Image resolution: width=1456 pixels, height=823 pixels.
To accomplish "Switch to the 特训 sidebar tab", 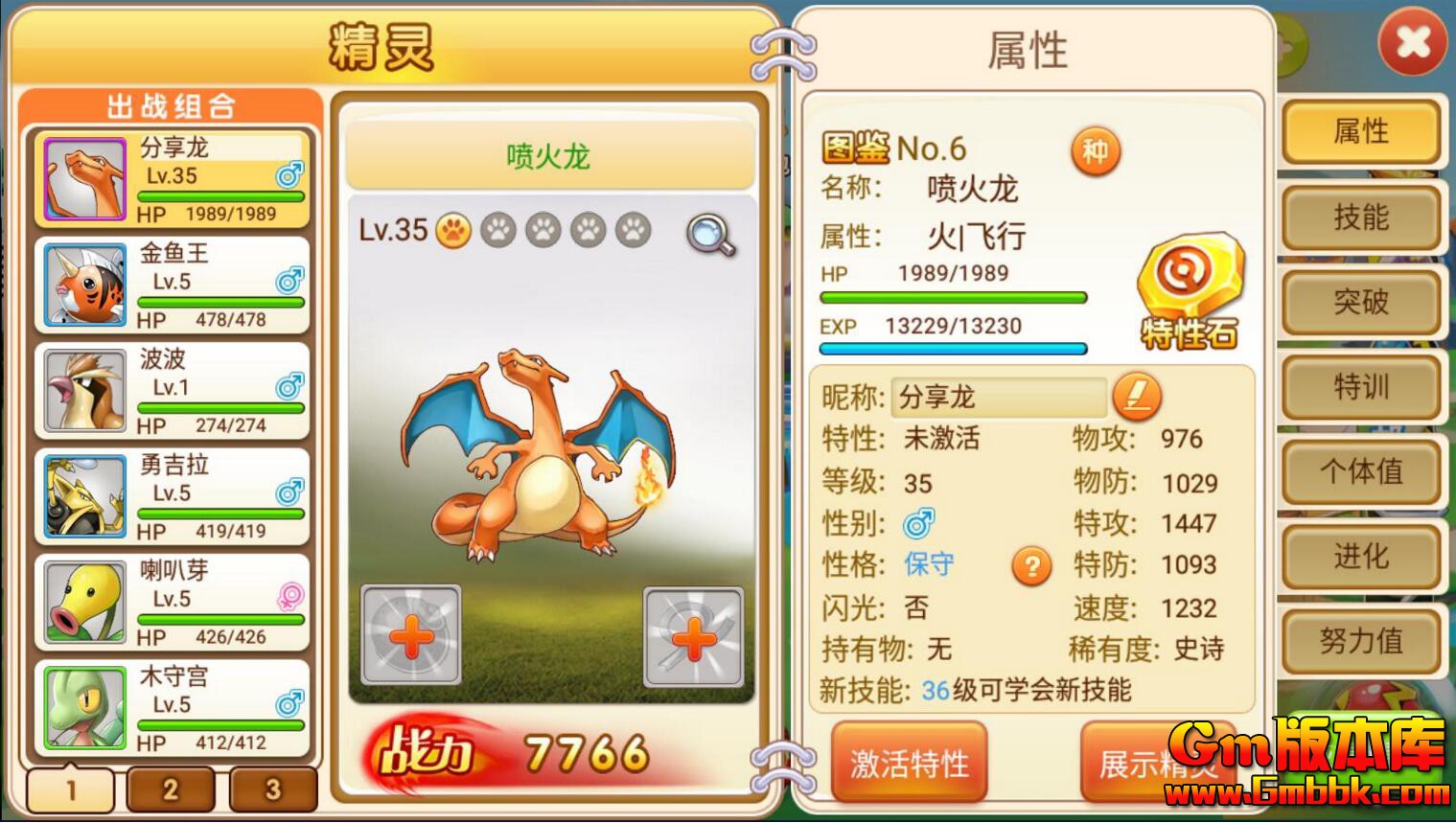I will pyautogui.click(x=1361, y=388).
